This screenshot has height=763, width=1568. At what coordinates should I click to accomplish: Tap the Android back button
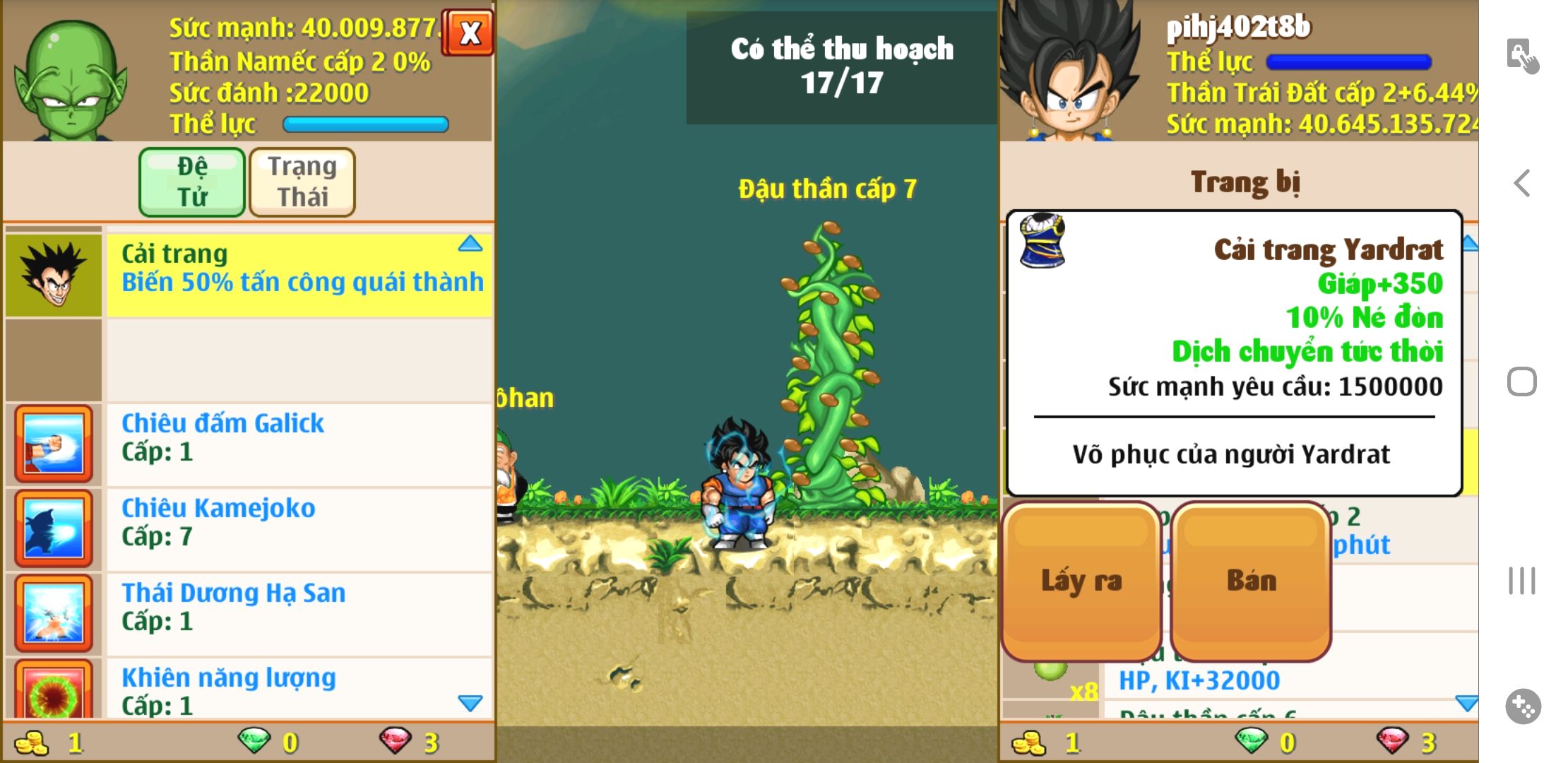1522,184
